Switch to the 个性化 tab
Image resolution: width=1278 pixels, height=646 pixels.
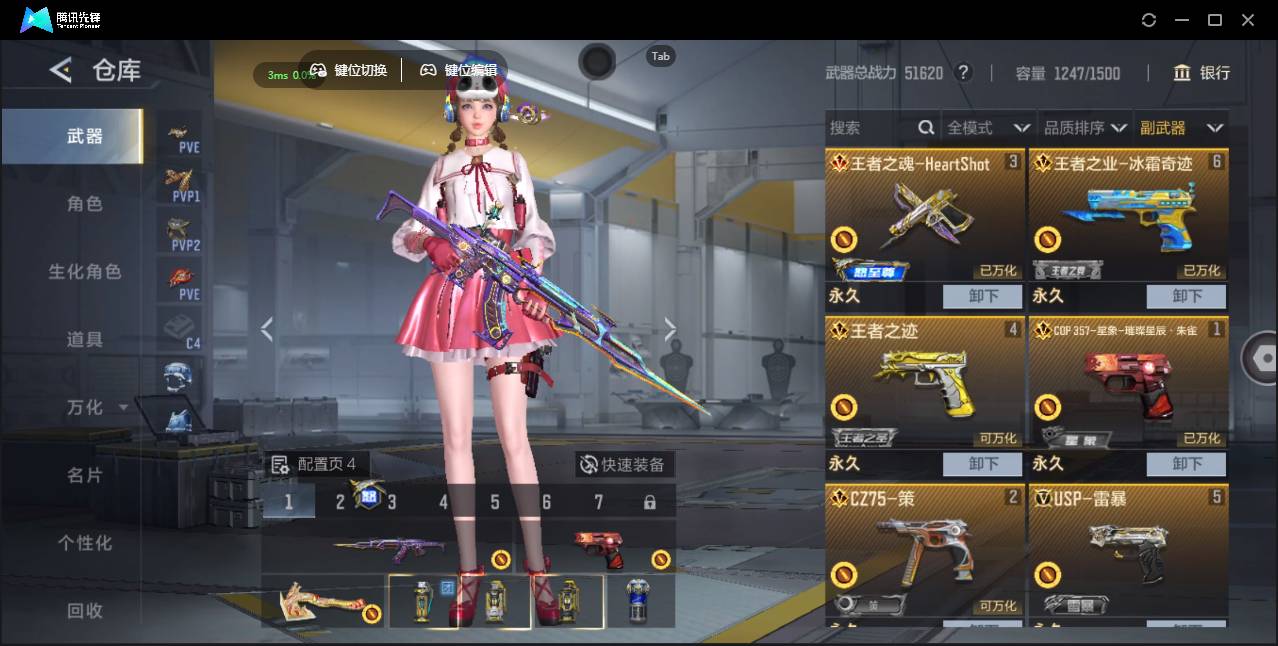[x=85, y=543]
